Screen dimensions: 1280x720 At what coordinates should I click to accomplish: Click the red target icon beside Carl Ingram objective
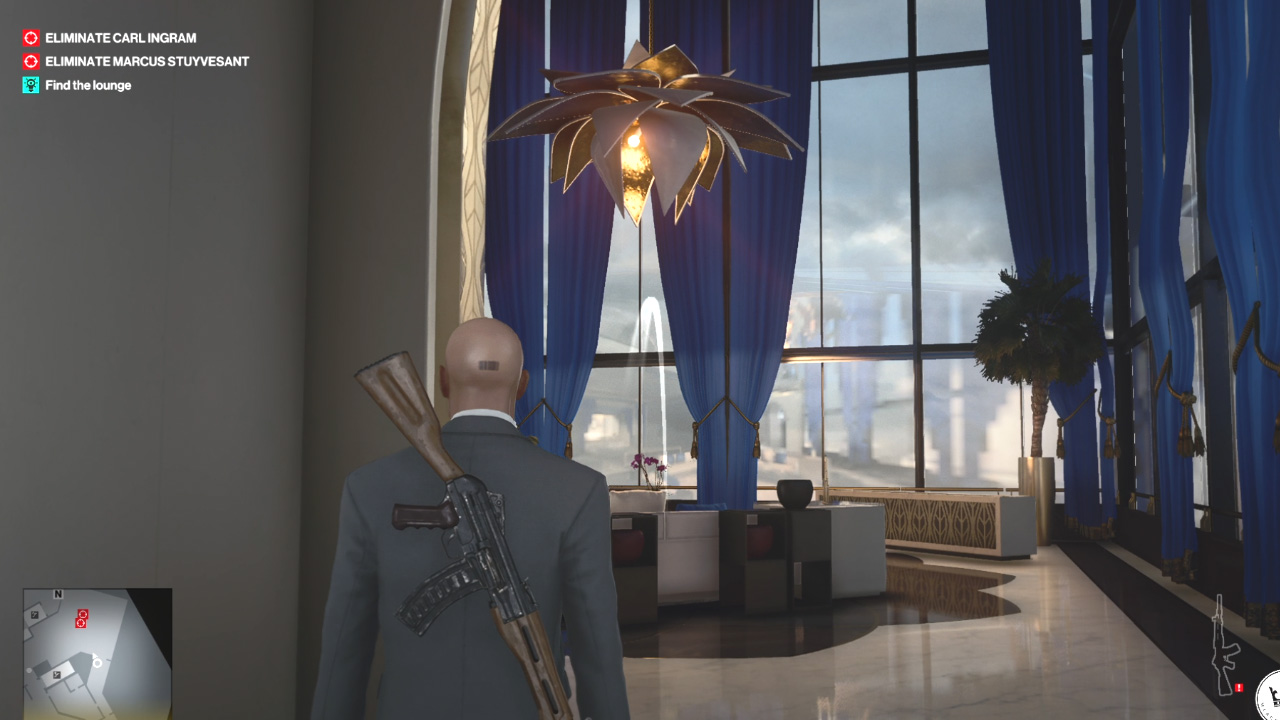coord(29,37)
